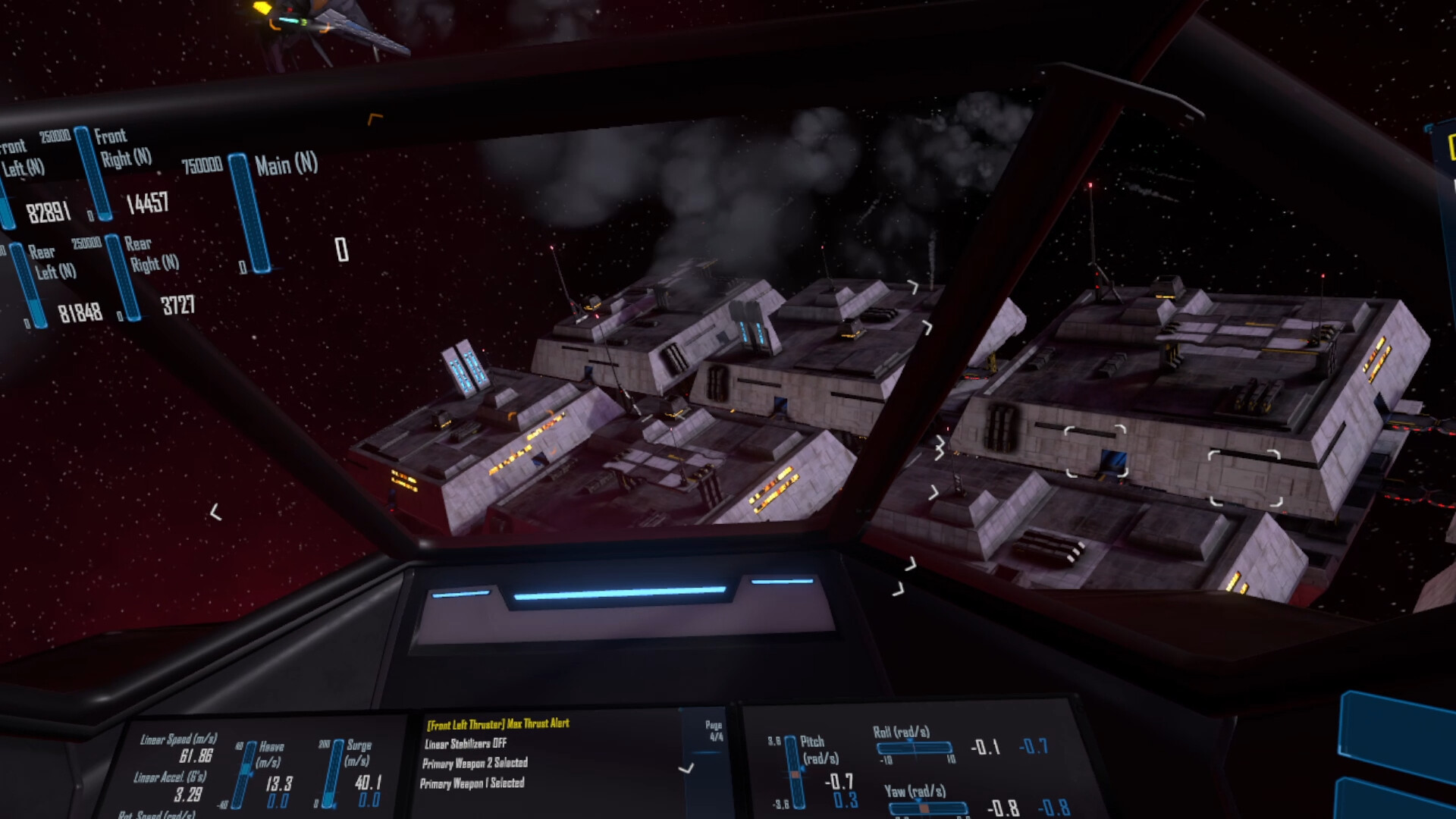
Task: Click the targeting brackets on the station
Action: [1097, 453]
